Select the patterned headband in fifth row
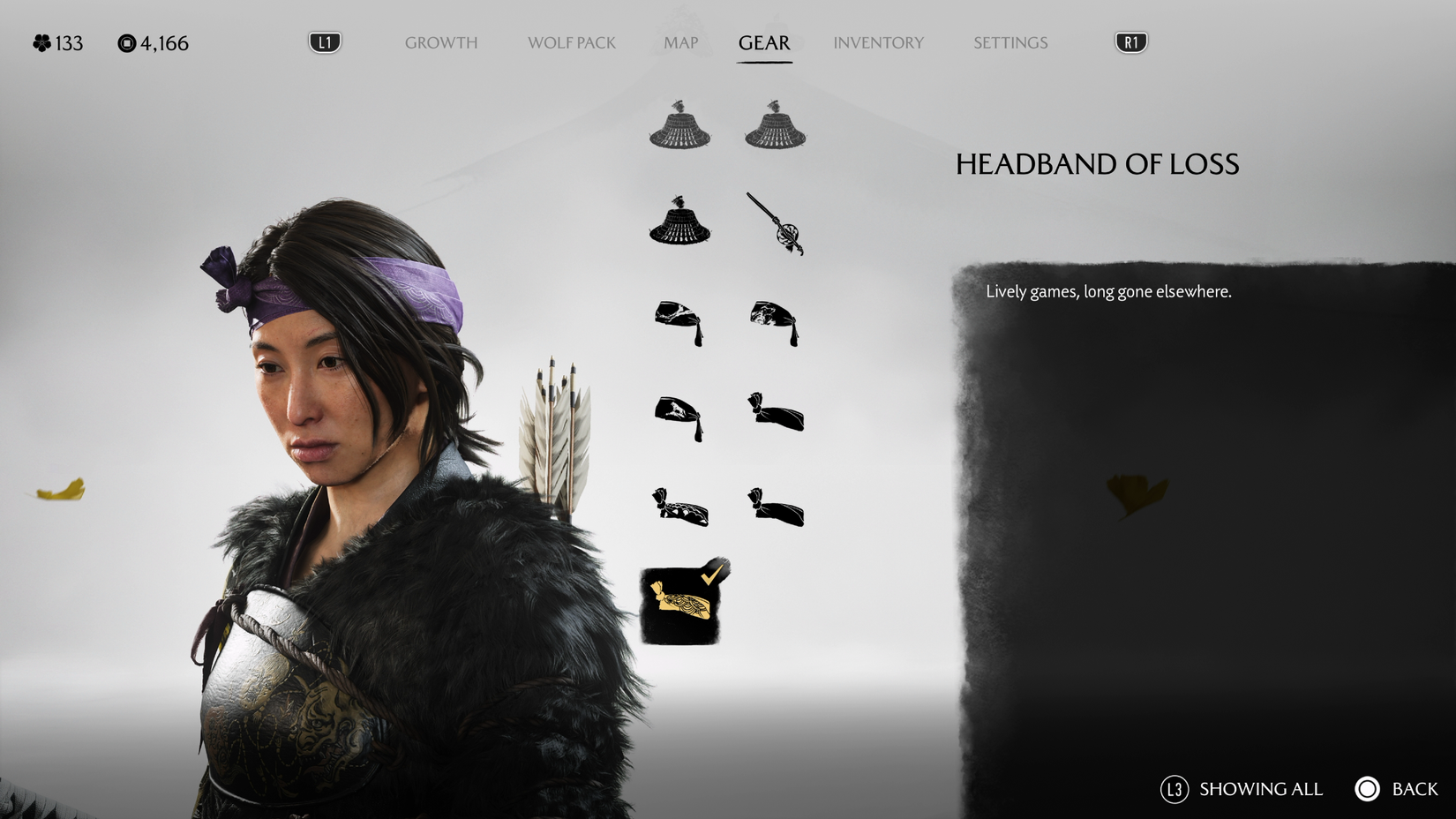 [679, 507]
